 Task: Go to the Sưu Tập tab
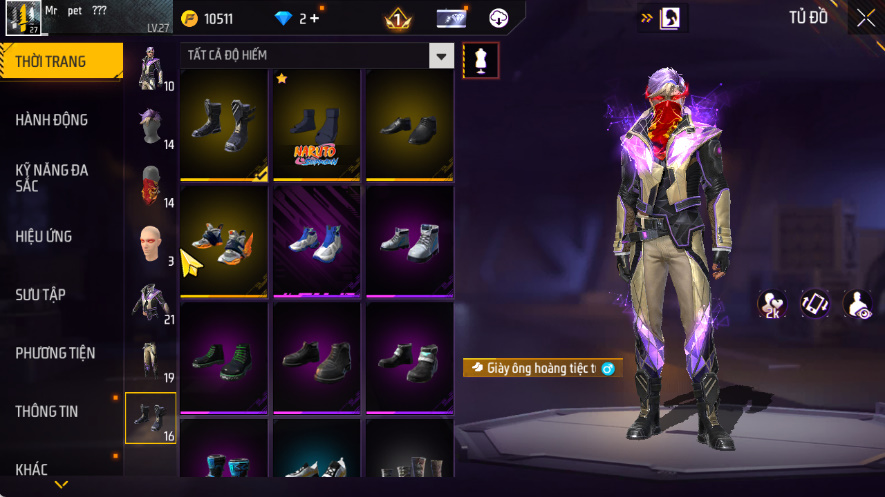[41, 295]
